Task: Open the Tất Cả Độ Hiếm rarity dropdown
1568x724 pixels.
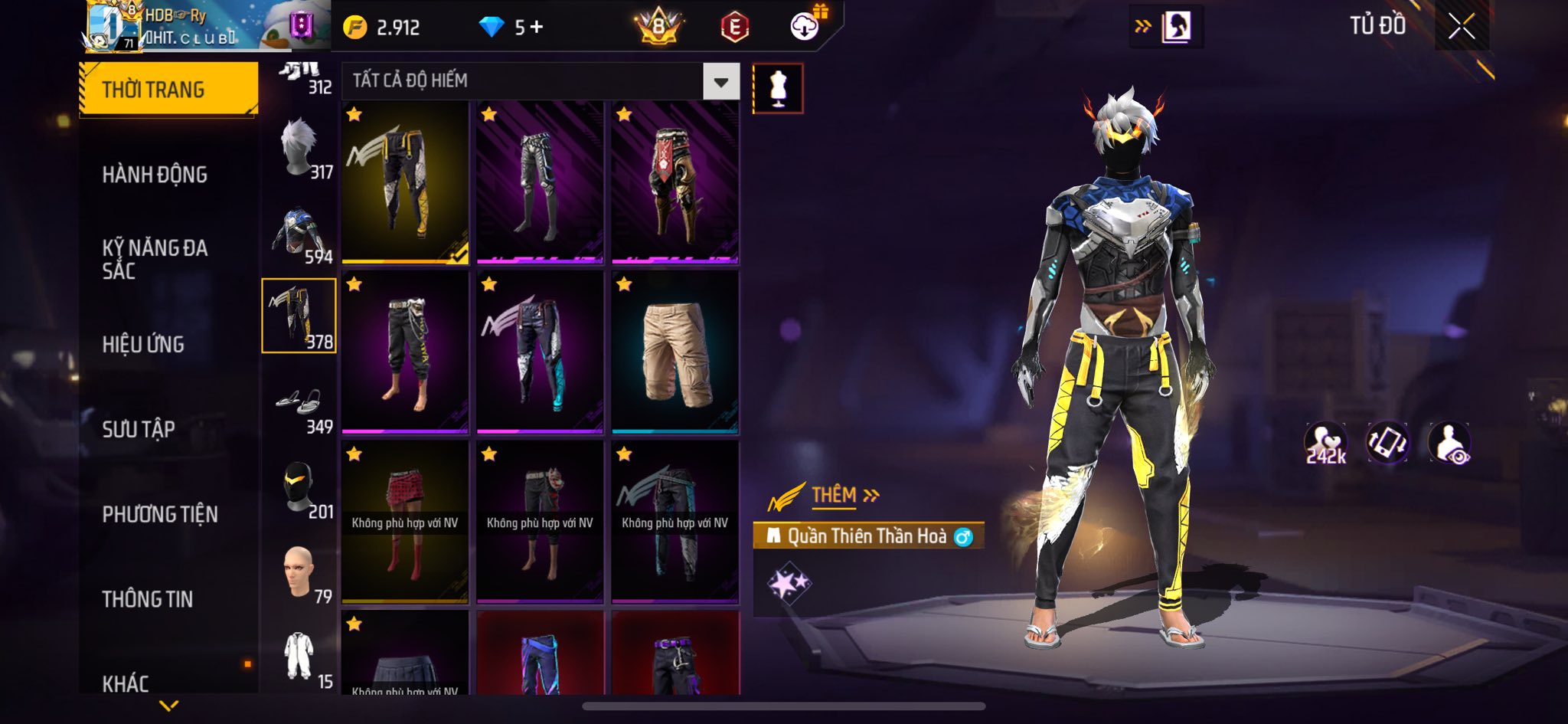Action: (720, 81)
